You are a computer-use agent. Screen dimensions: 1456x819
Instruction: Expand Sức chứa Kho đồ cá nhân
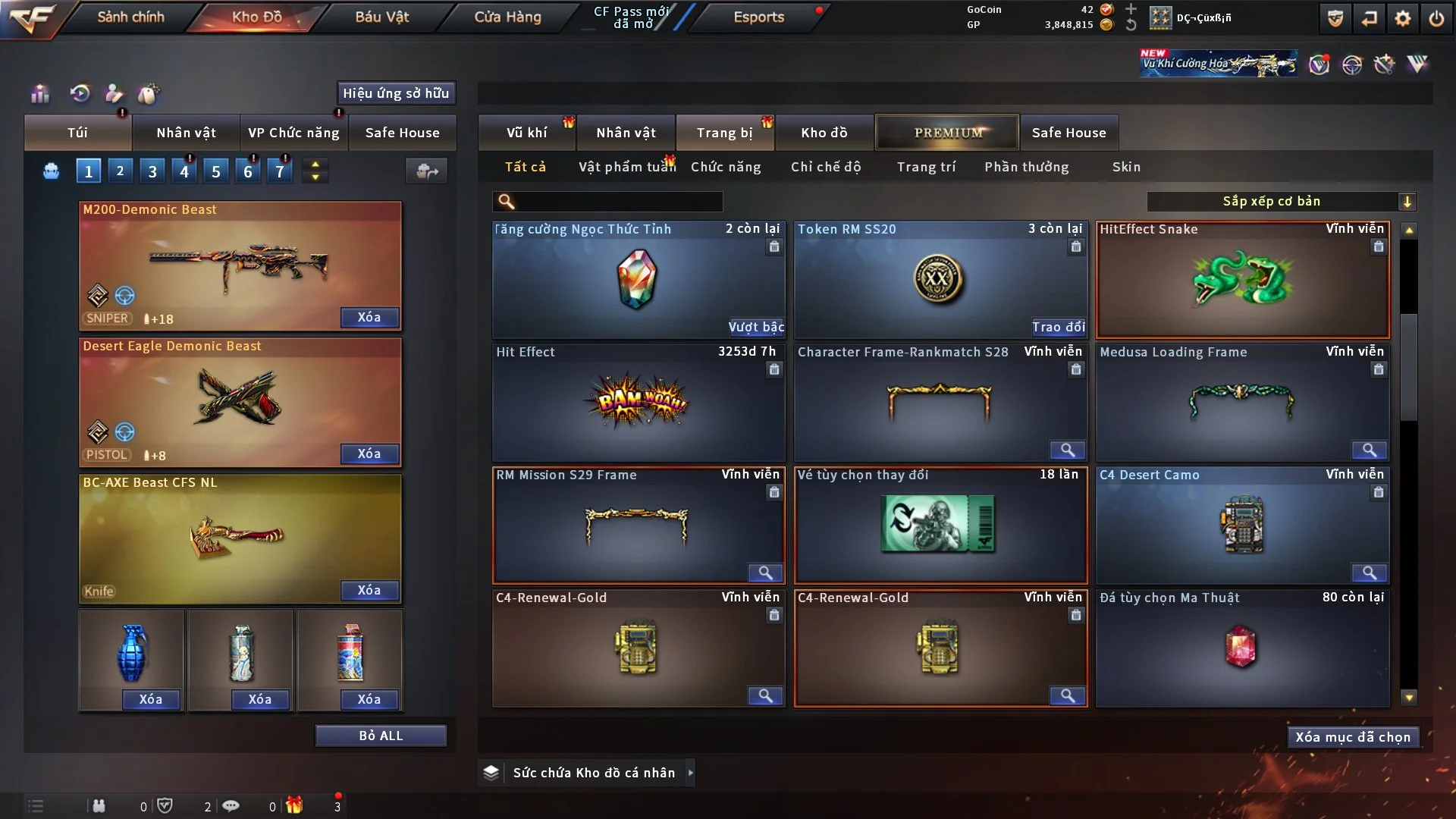point(690,773)
